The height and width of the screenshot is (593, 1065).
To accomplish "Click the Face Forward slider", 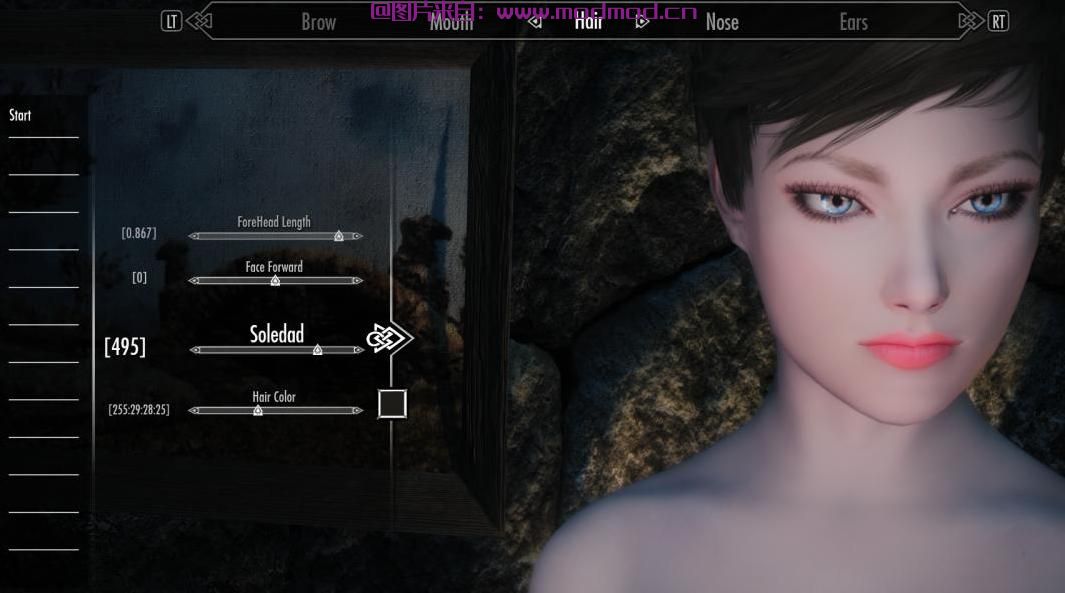I will 275,281.
